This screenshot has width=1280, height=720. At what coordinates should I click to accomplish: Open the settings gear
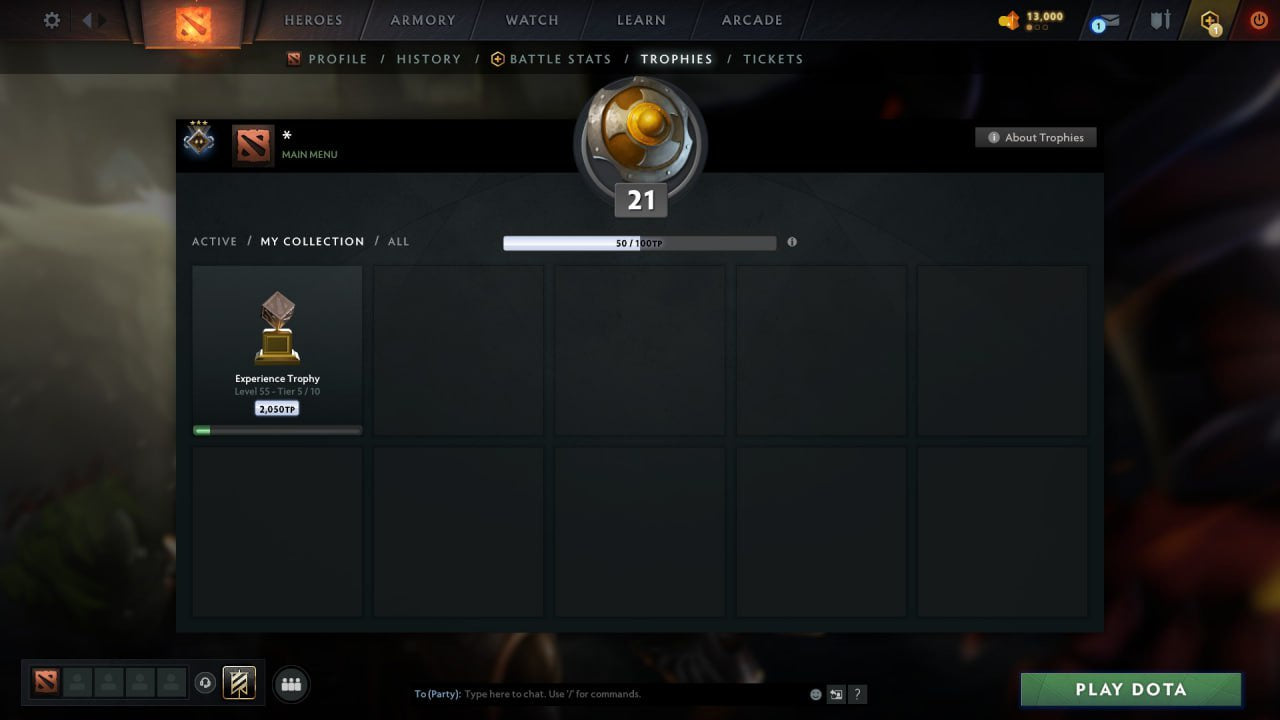(51, 19)
